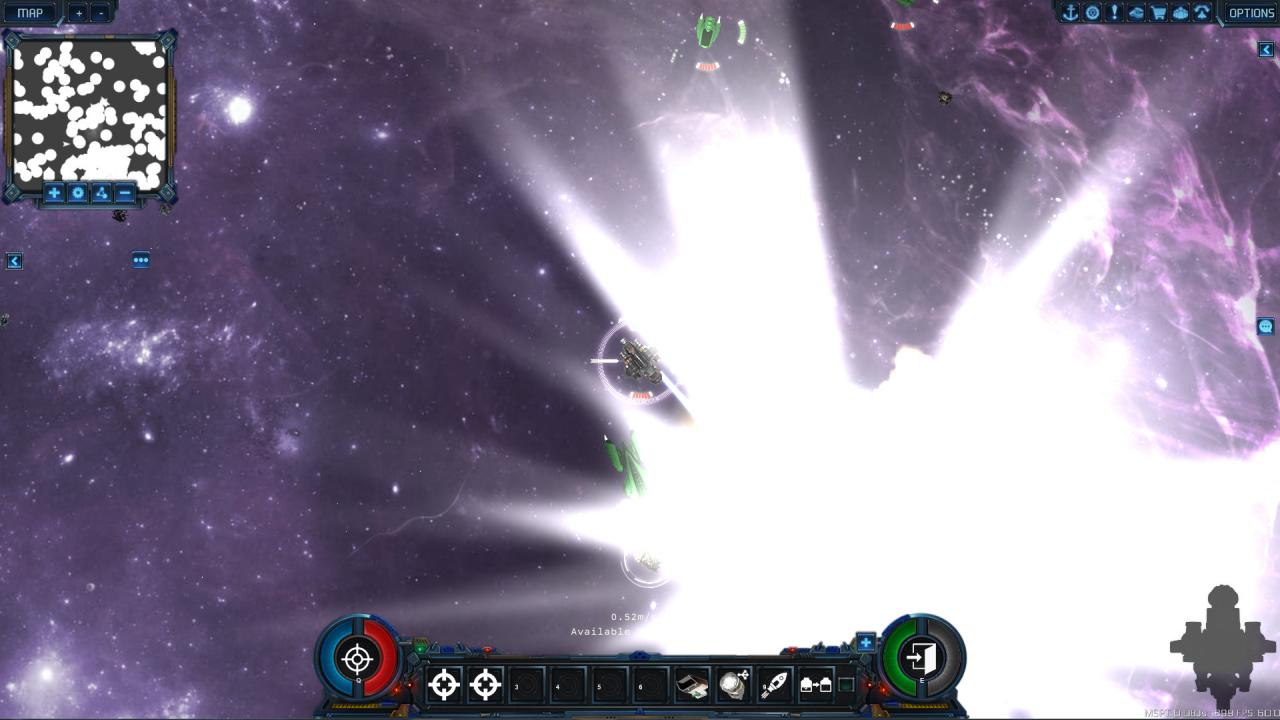Collapse the left side panel with the chevron arrow
This screenshot has width=1280, height=720.
click(x=14, y=261)
